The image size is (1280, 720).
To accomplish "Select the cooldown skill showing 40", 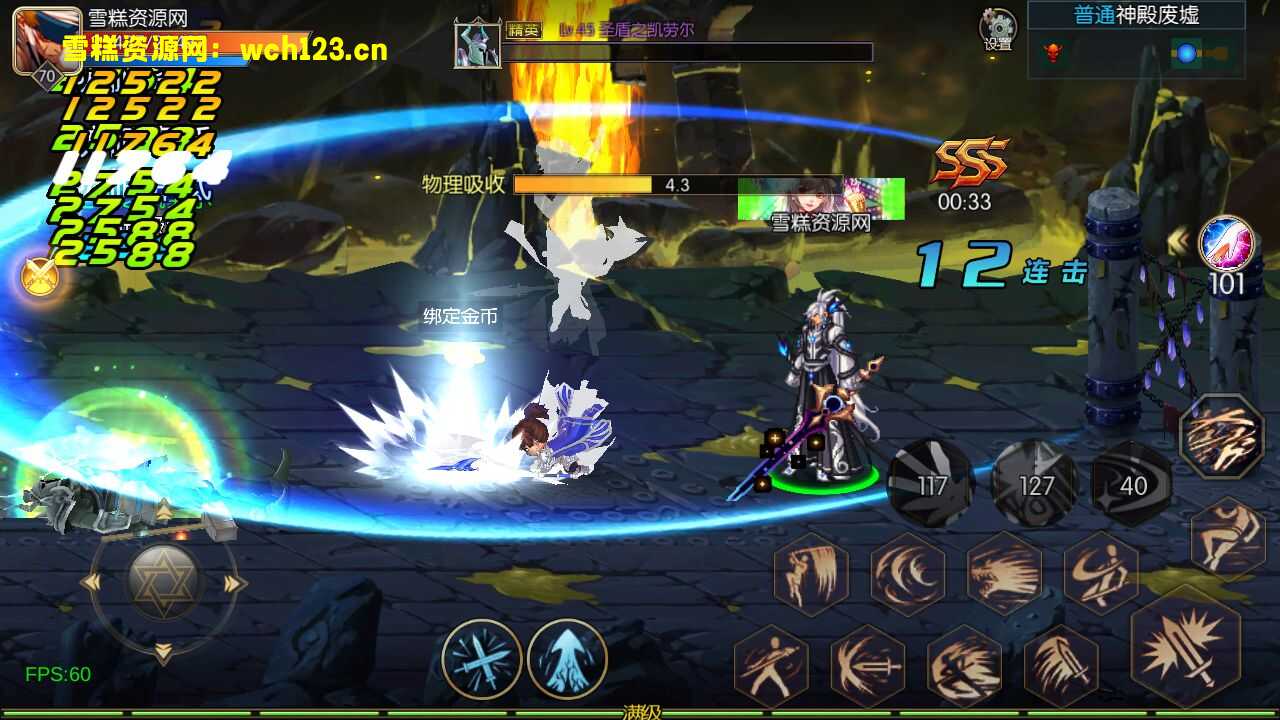I will click(x=1132, y=484).
